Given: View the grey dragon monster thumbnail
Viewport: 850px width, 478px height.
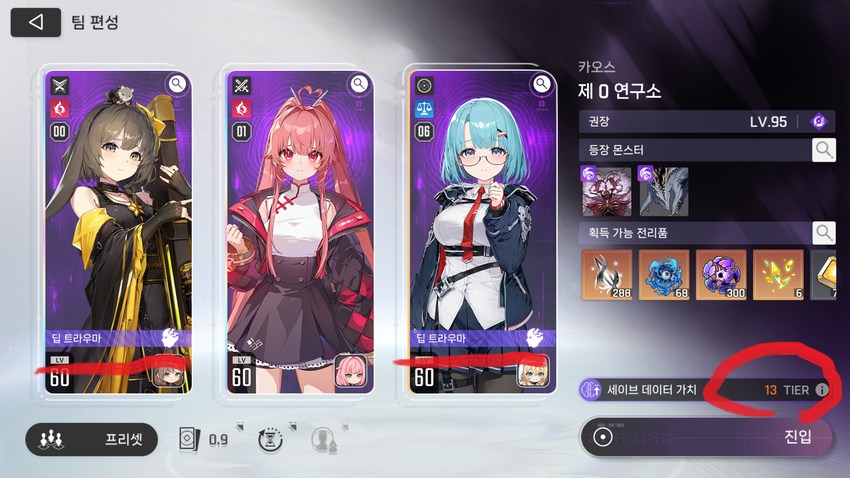Looking at the screenshot, I should [663, 192].
